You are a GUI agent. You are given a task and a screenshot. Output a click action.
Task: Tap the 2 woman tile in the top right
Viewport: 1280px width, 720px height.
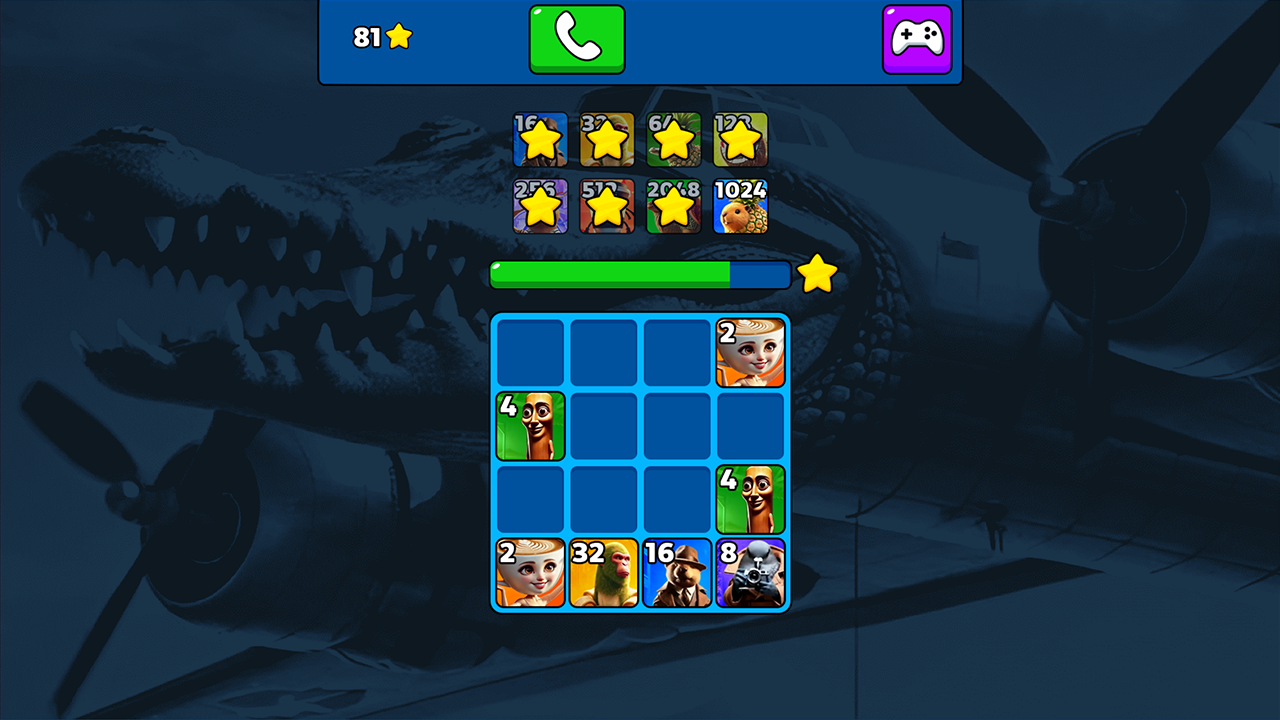[751, 351]
